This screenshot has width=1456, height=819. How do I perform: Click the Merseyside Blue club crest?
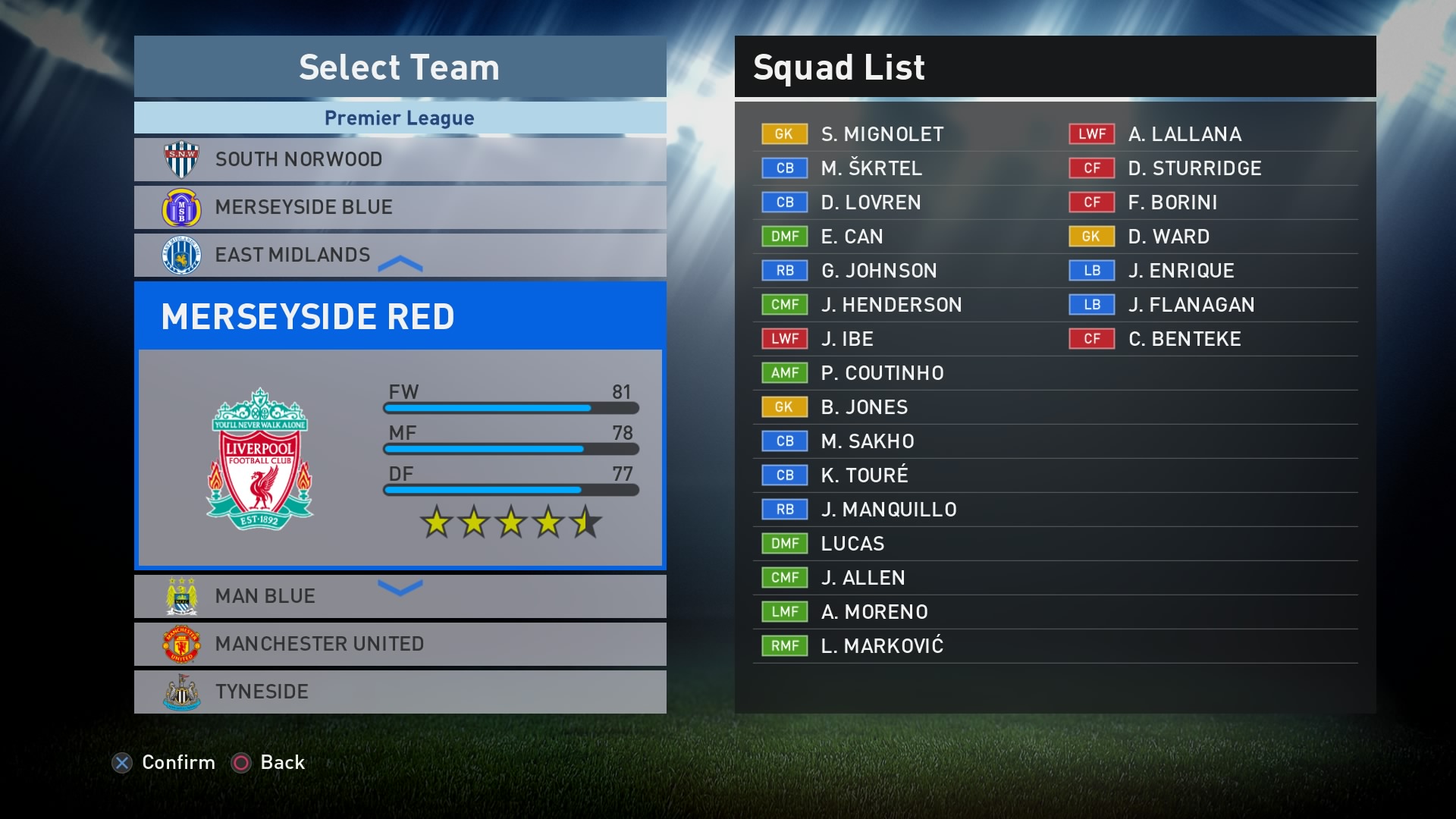pos(182,207)
